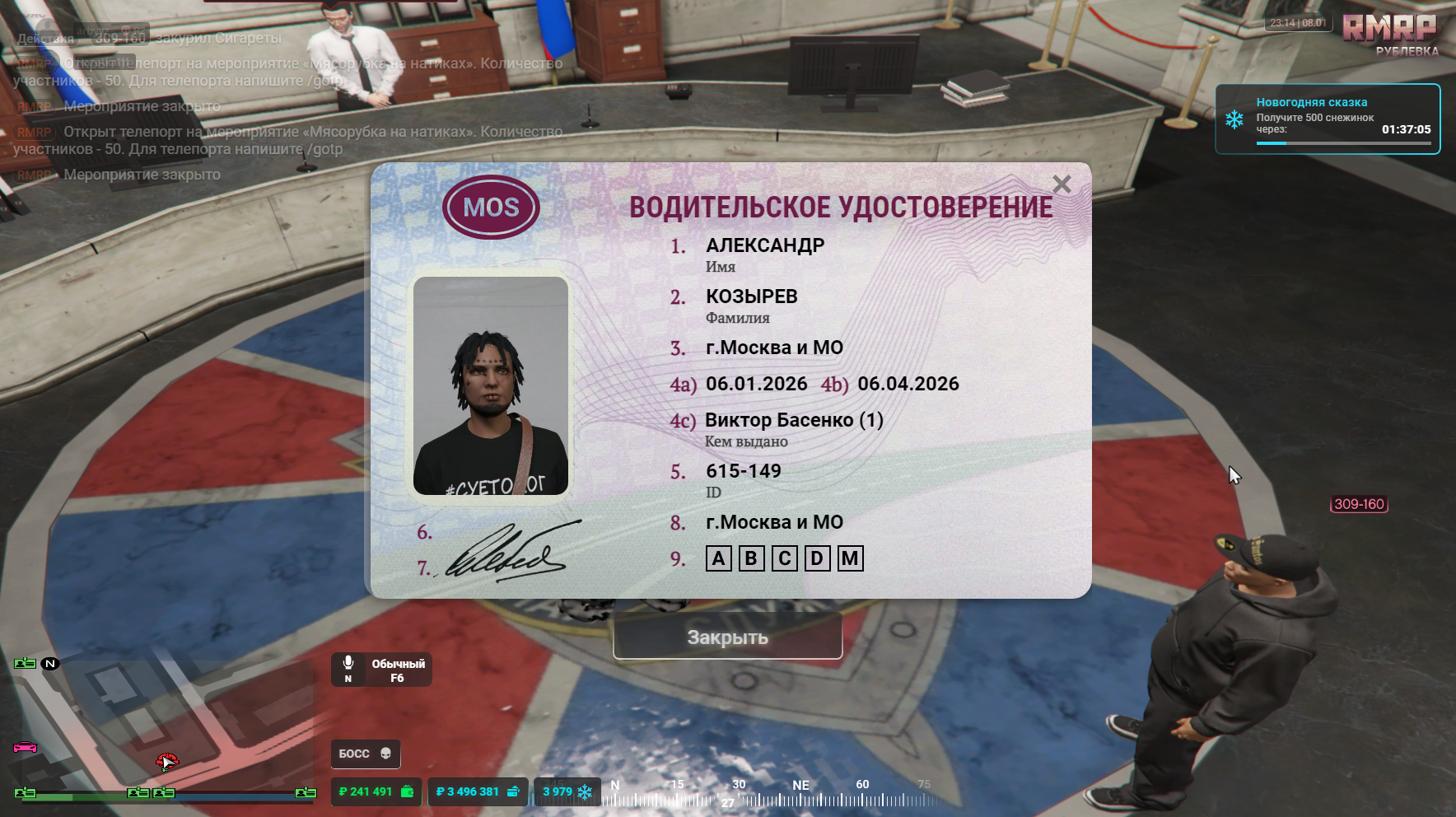Viewport: 1456px width, 817px height.
Task: Click the Закрыть button
Action: (x=727, y=637)
